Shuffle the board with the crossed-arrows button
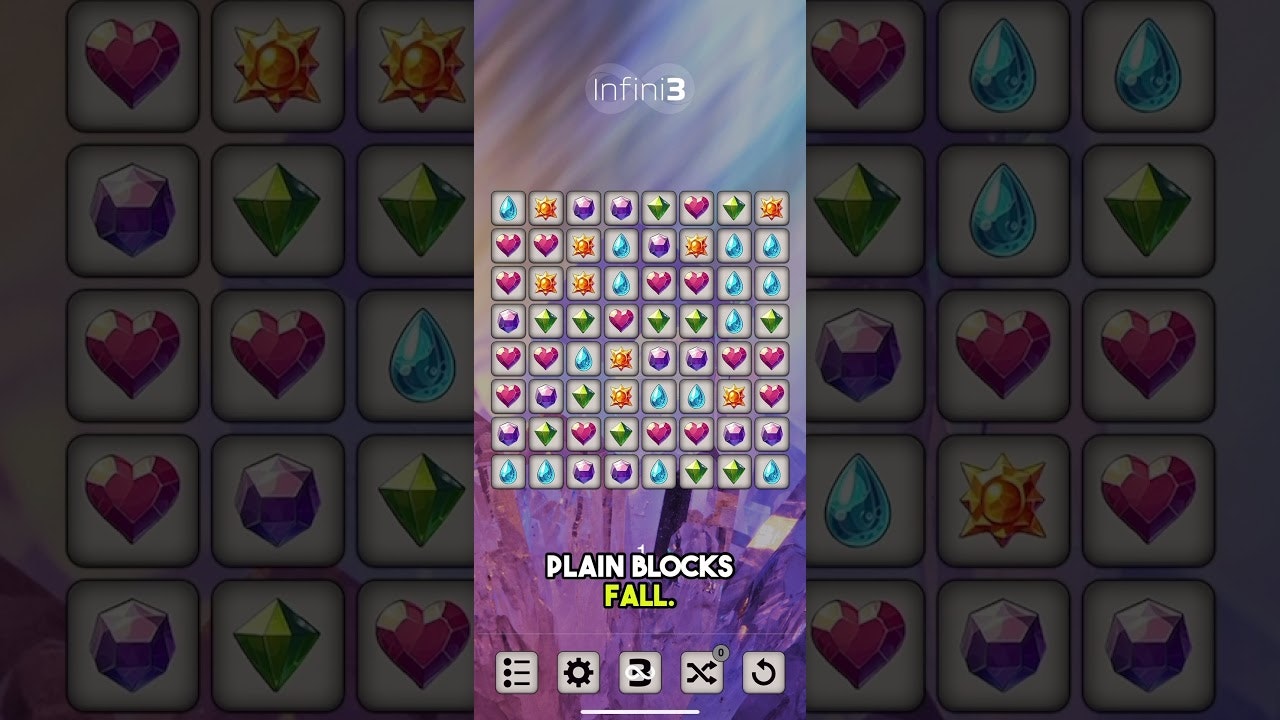This screenshot has height=720, width=1280. point(701,673)
